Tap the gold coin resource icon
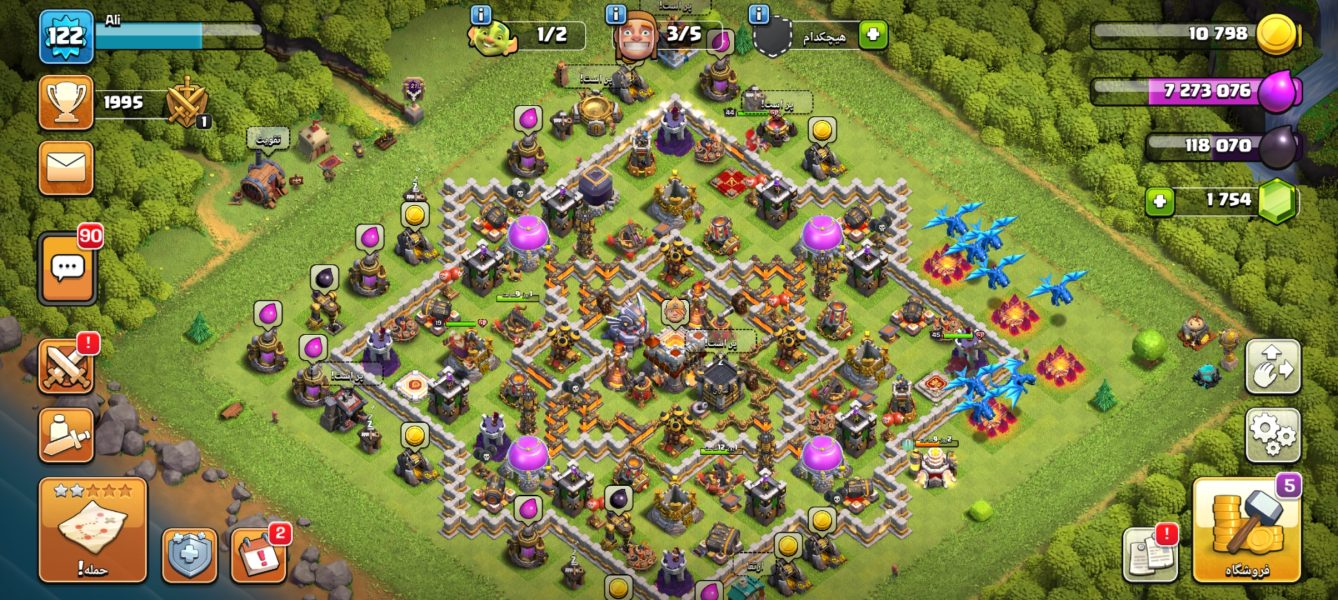 1276,35
